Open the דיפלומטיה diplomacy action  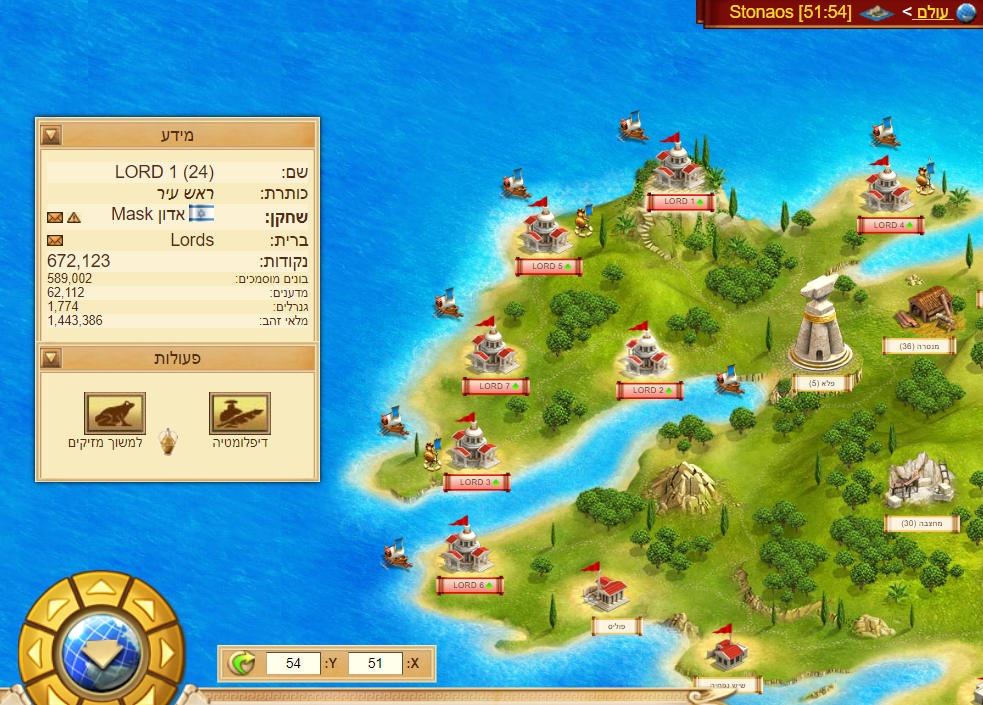point(240,413)
